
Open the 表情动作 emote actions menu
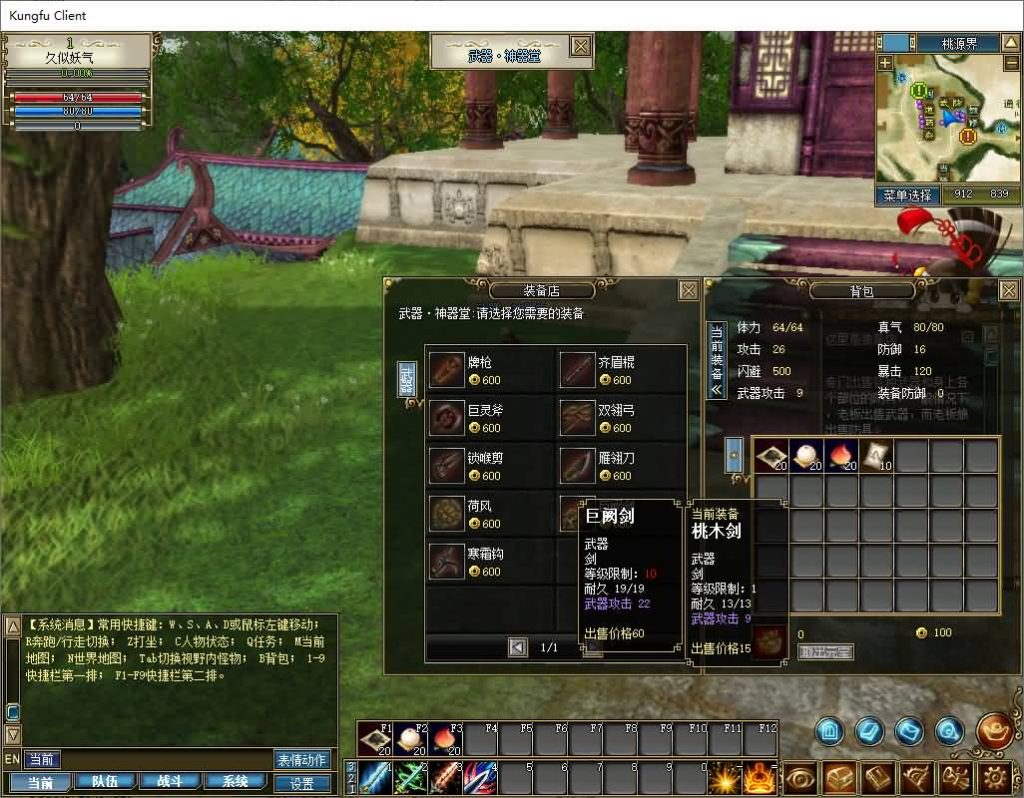click(x=302, y=760)
